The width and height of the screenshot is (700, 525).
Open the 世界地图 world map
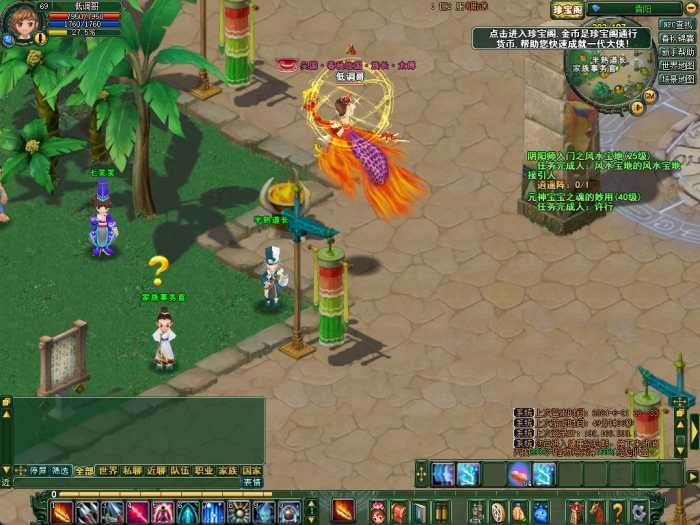(x=678, y=65)
